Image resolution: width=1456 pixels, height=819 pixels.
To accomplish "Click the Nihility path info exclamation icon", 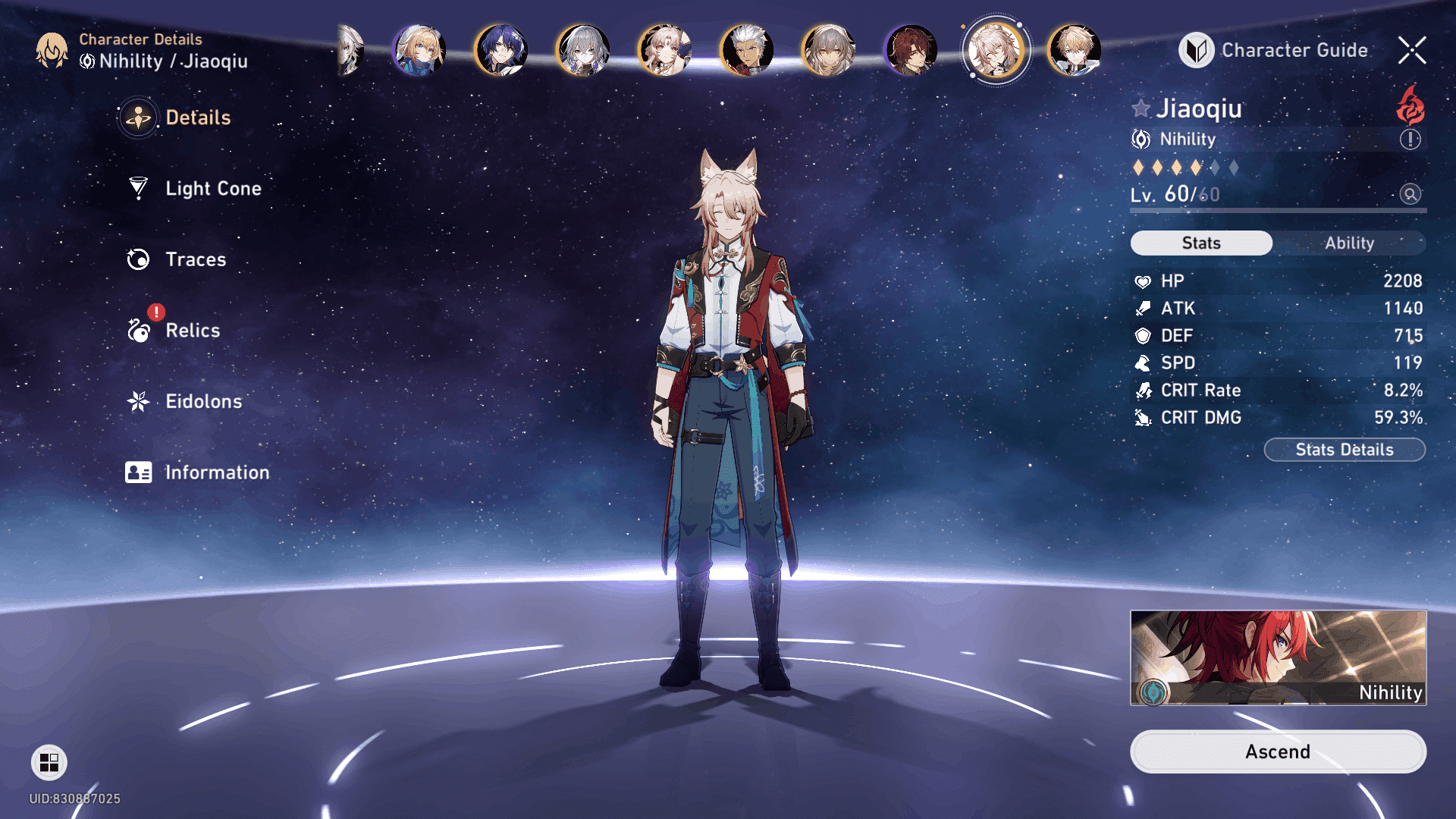I will point(1410,140).
